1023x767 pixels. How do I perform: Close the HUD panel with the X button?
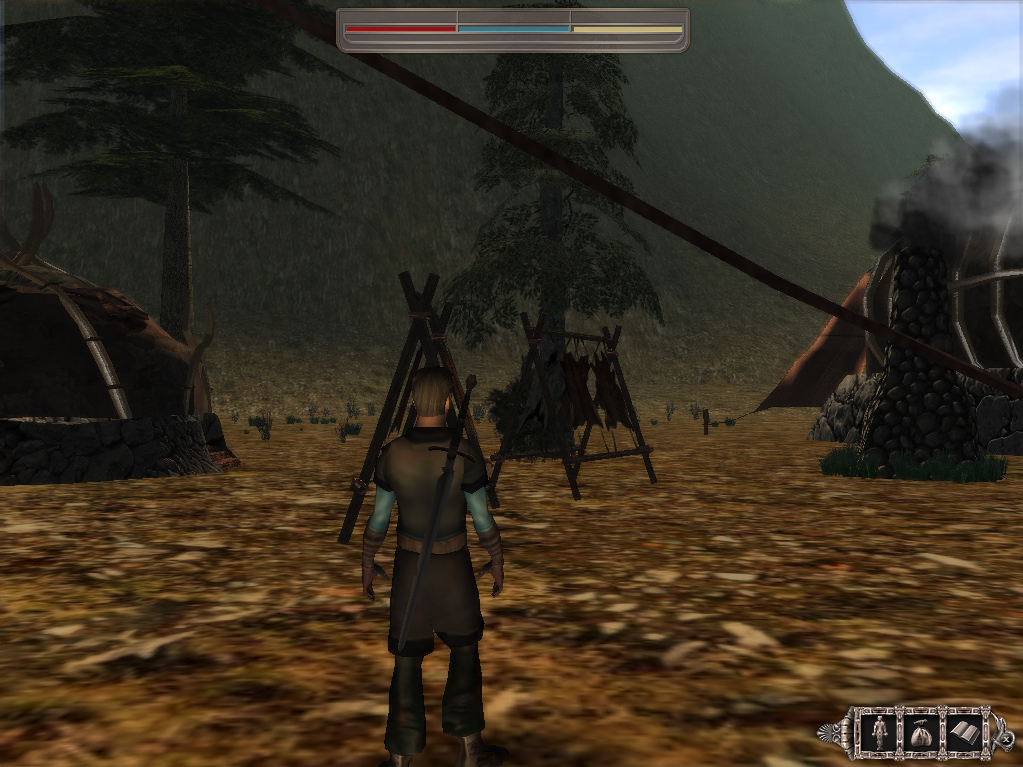coord(1005,739)
